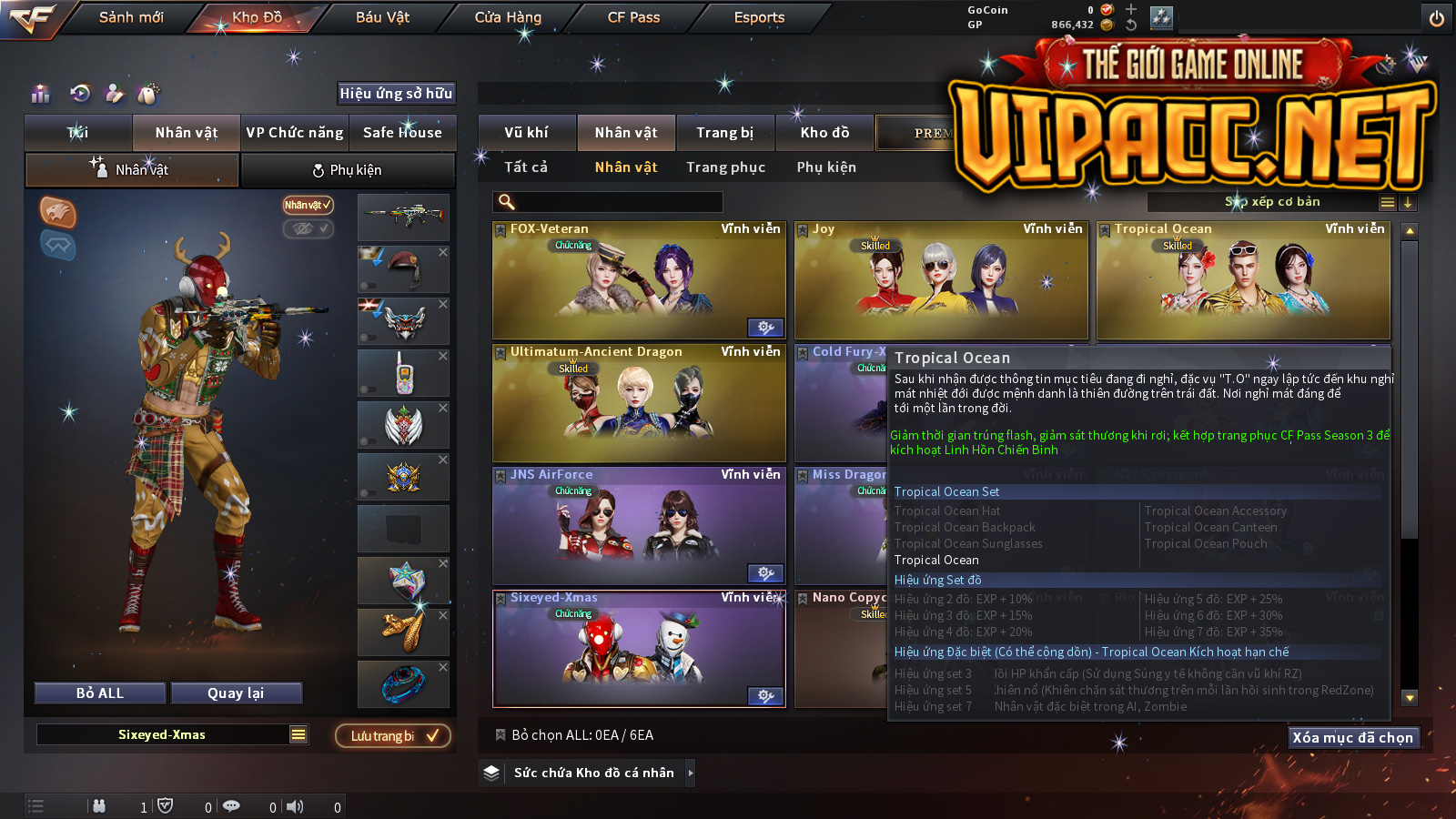The width and height of the screenshot is (1456, 819).
Task: Unequip everything with Bỏ ALL
Action: click(x=100, y=693)
